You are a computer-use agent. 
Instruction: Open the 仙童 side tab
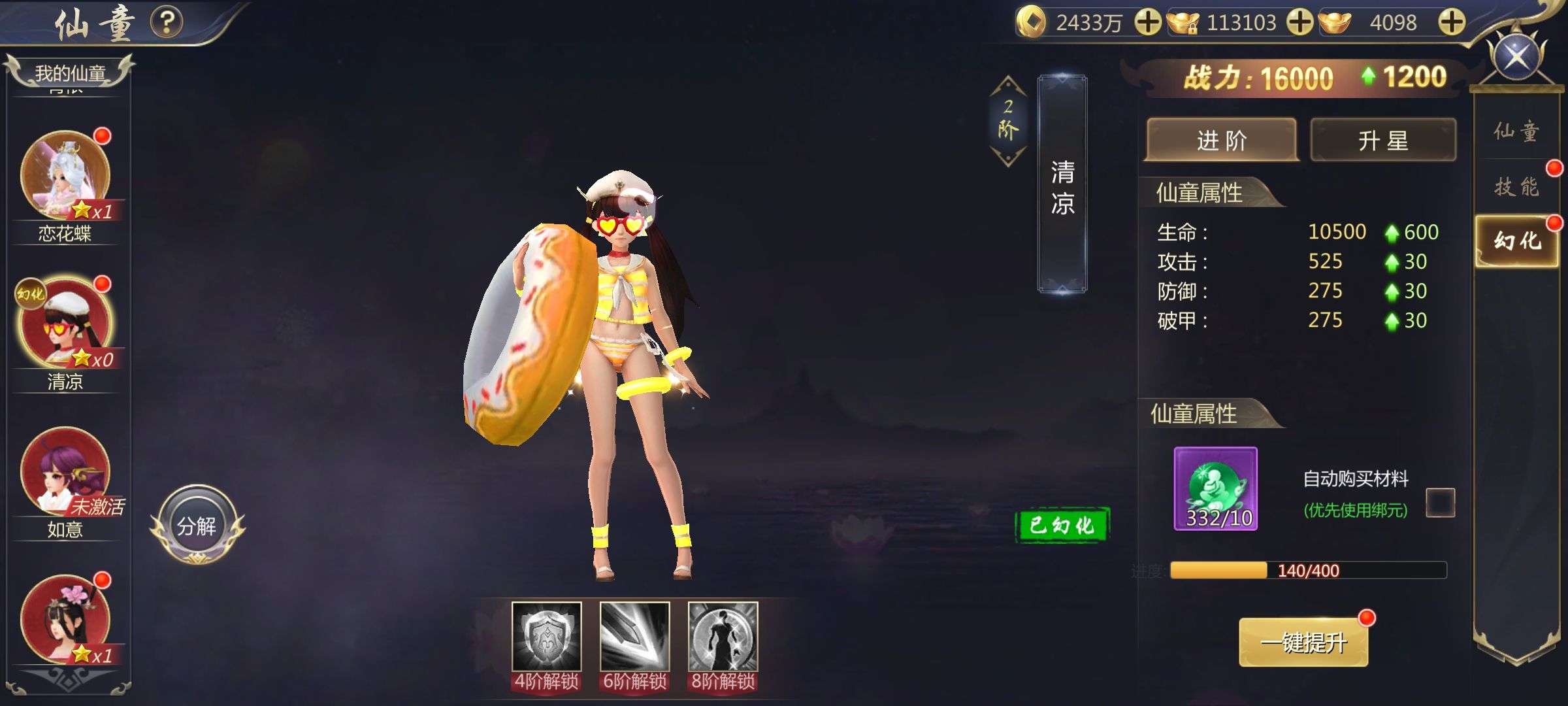pyautogui.click(x=1516, y=131)
